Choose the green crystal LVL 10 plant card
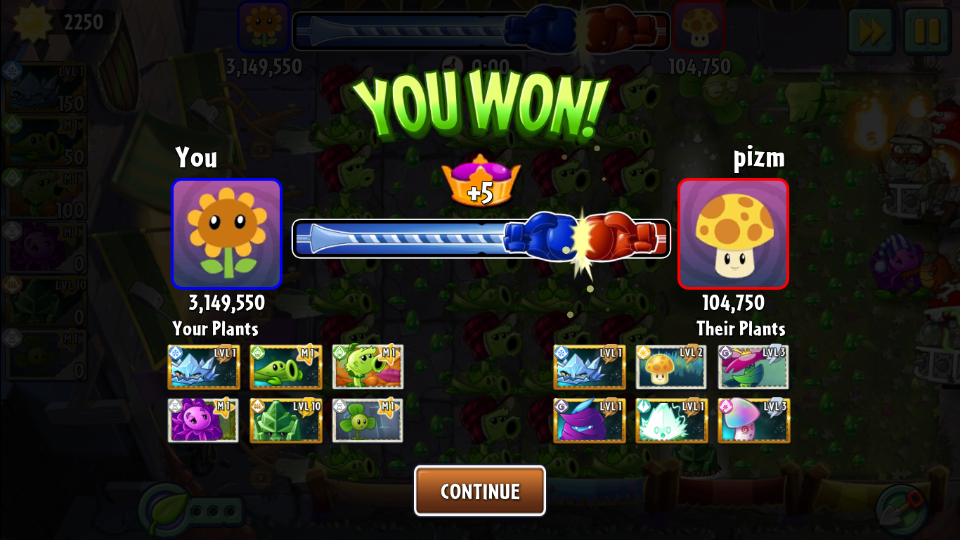This screenshot has height=540, width=960. click(286, 421)
